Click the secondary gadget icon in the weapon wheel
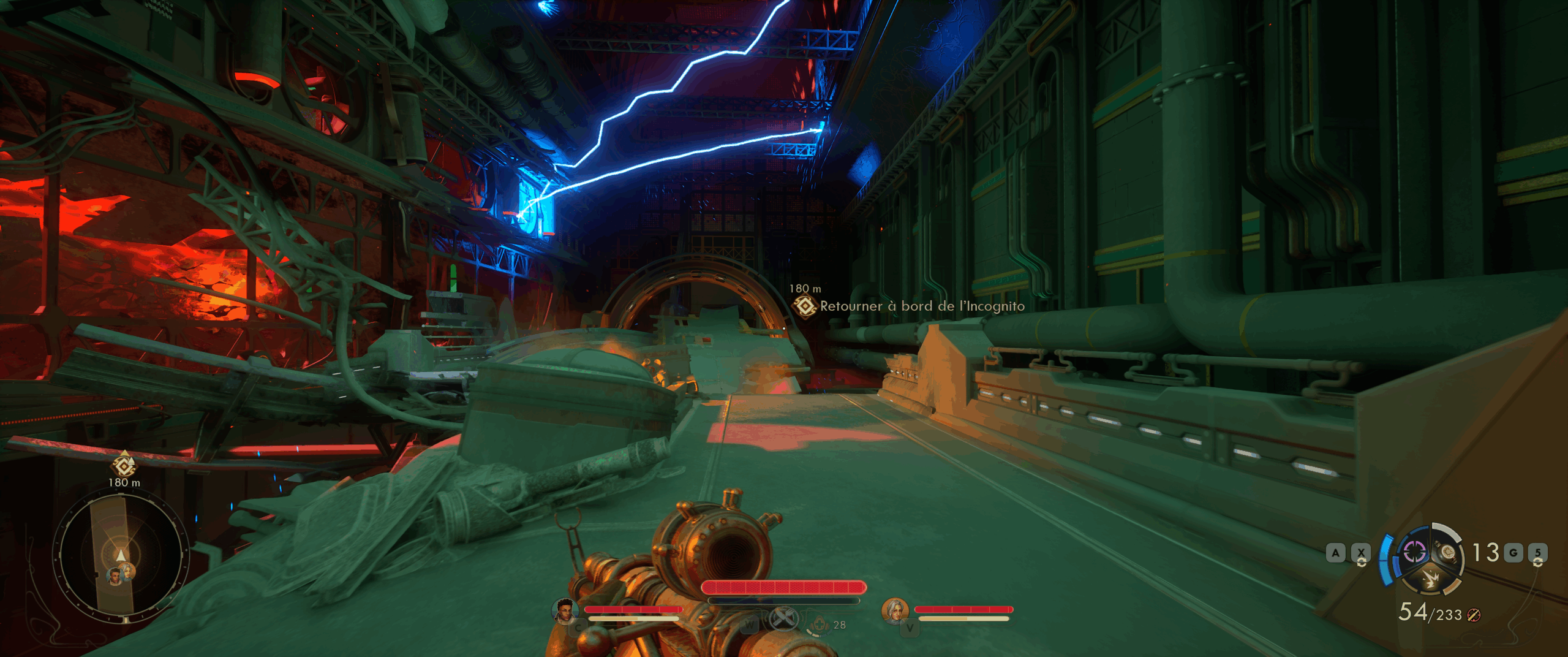The height and width of the screenshot is (657, 1568). pyautogui.click(x=1414, y=550)
